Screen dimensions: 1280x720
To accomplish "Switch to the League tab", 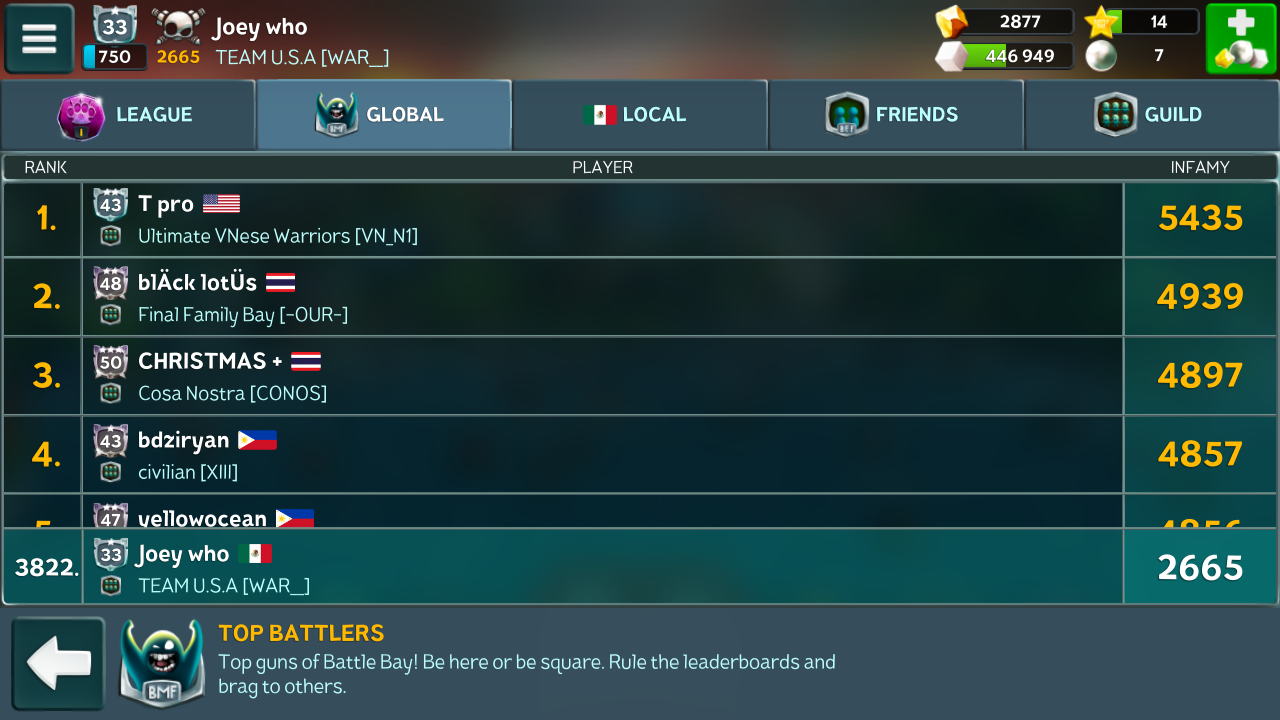I will pyautogui.click(x=128, y=115).
